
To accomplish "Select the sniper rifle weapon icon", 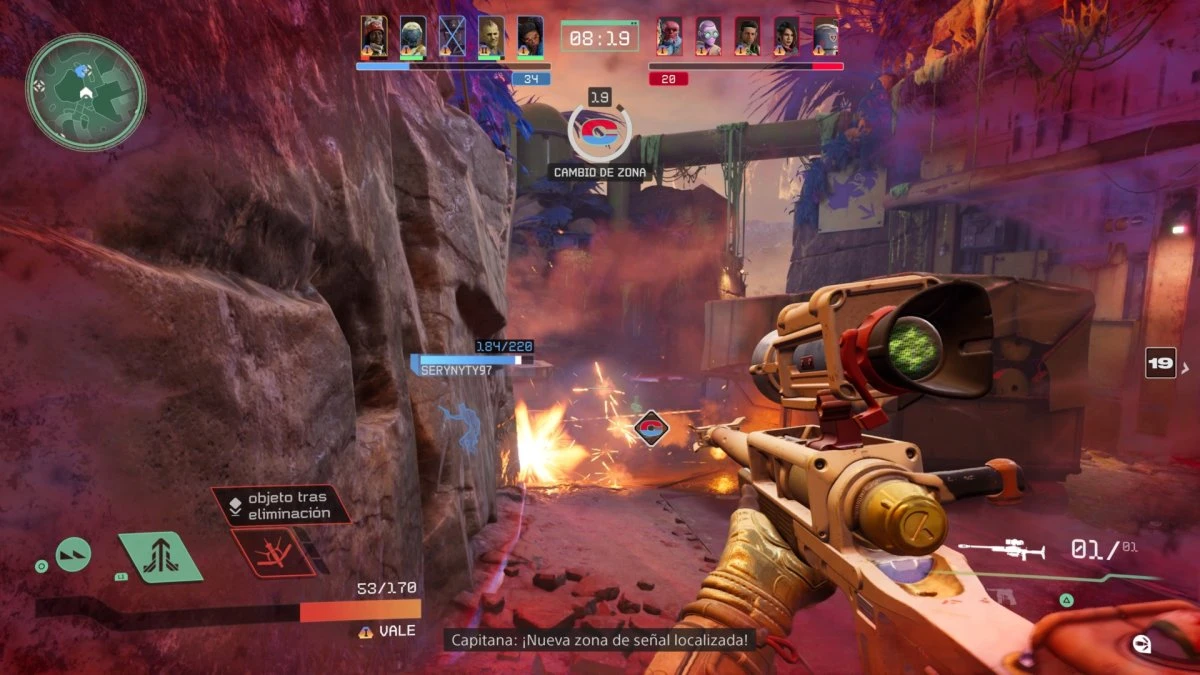I will pos(1002,550).
